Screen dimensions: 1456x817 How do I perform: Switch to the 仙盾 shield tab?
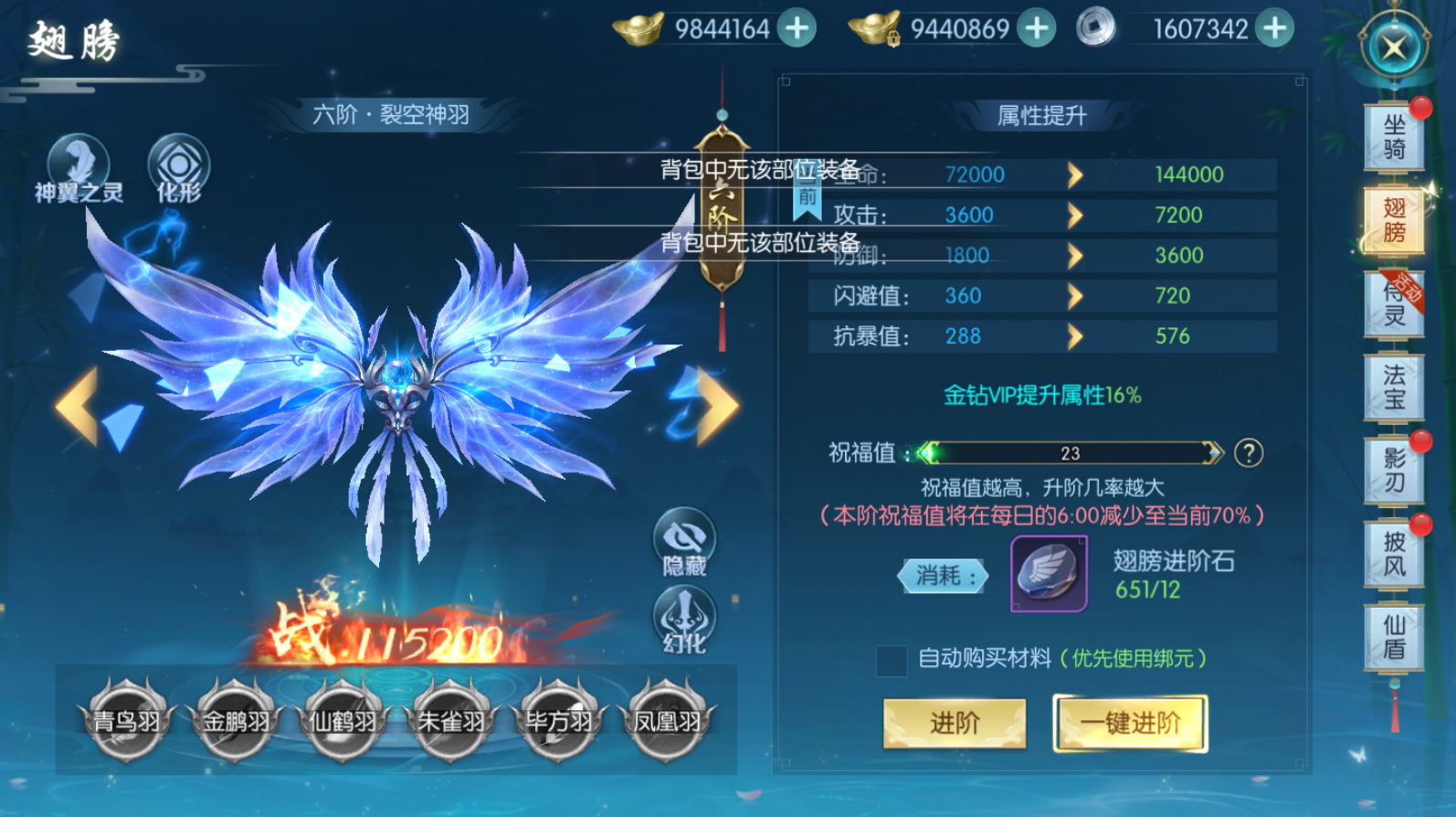(1394, 638)
